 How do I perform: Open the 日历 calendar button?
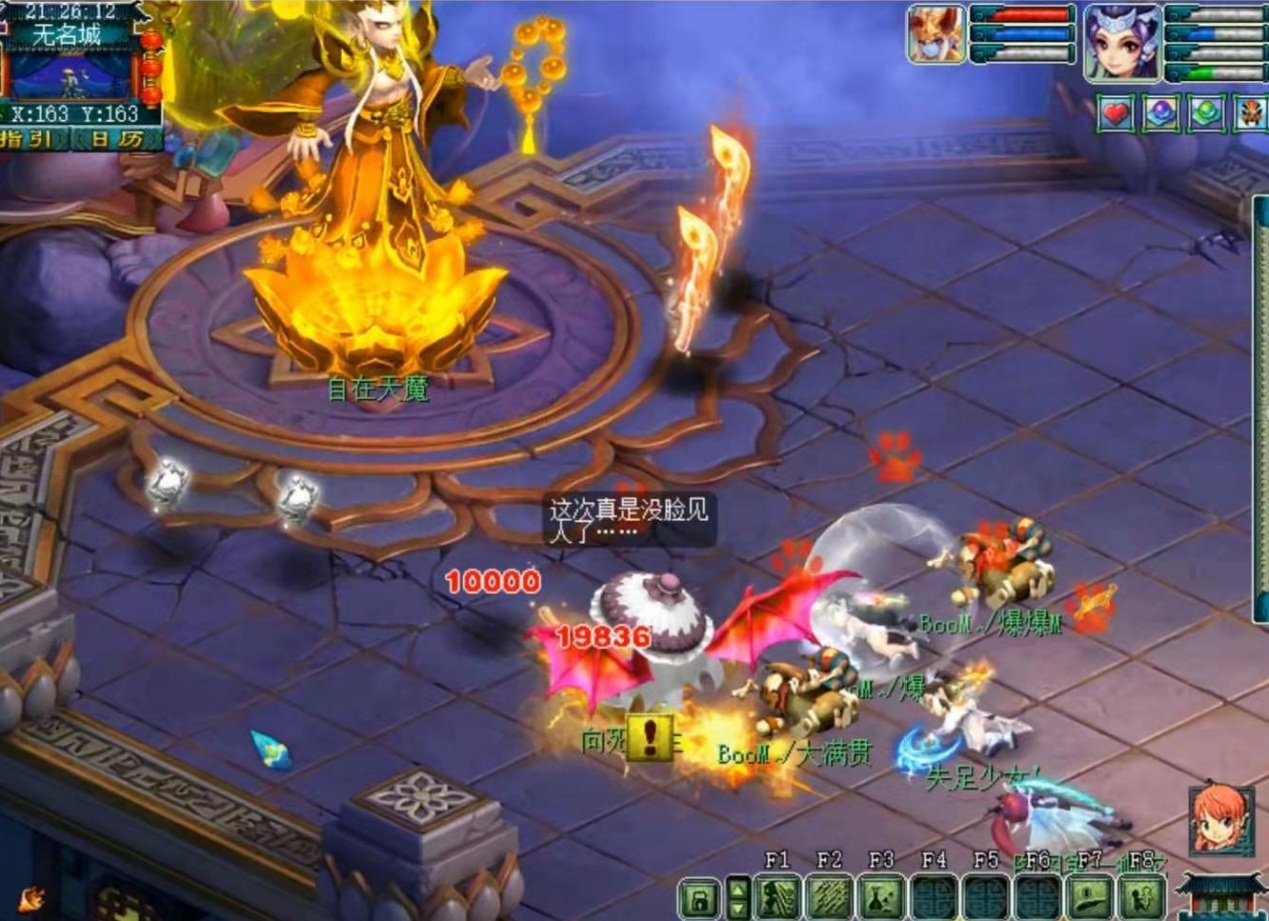point(115,139)
